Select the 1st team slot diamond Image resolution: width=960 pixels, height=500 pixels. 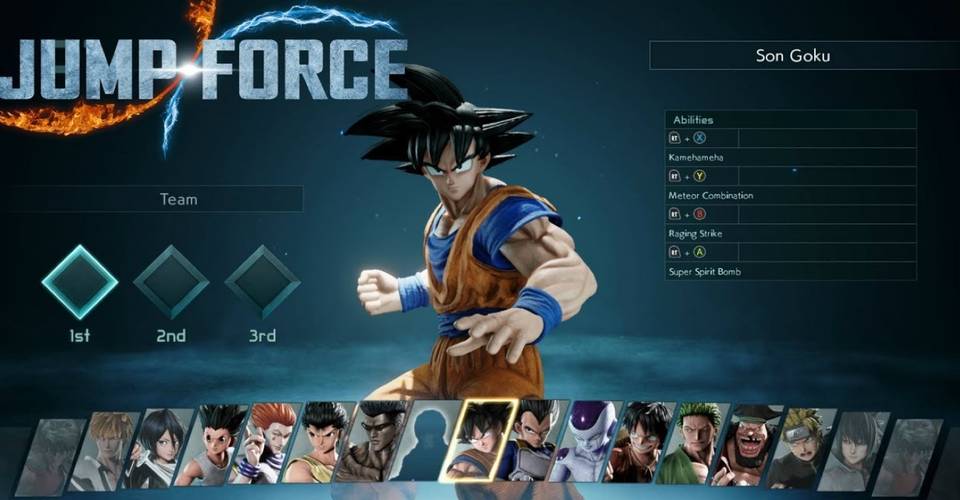(80, 281)
